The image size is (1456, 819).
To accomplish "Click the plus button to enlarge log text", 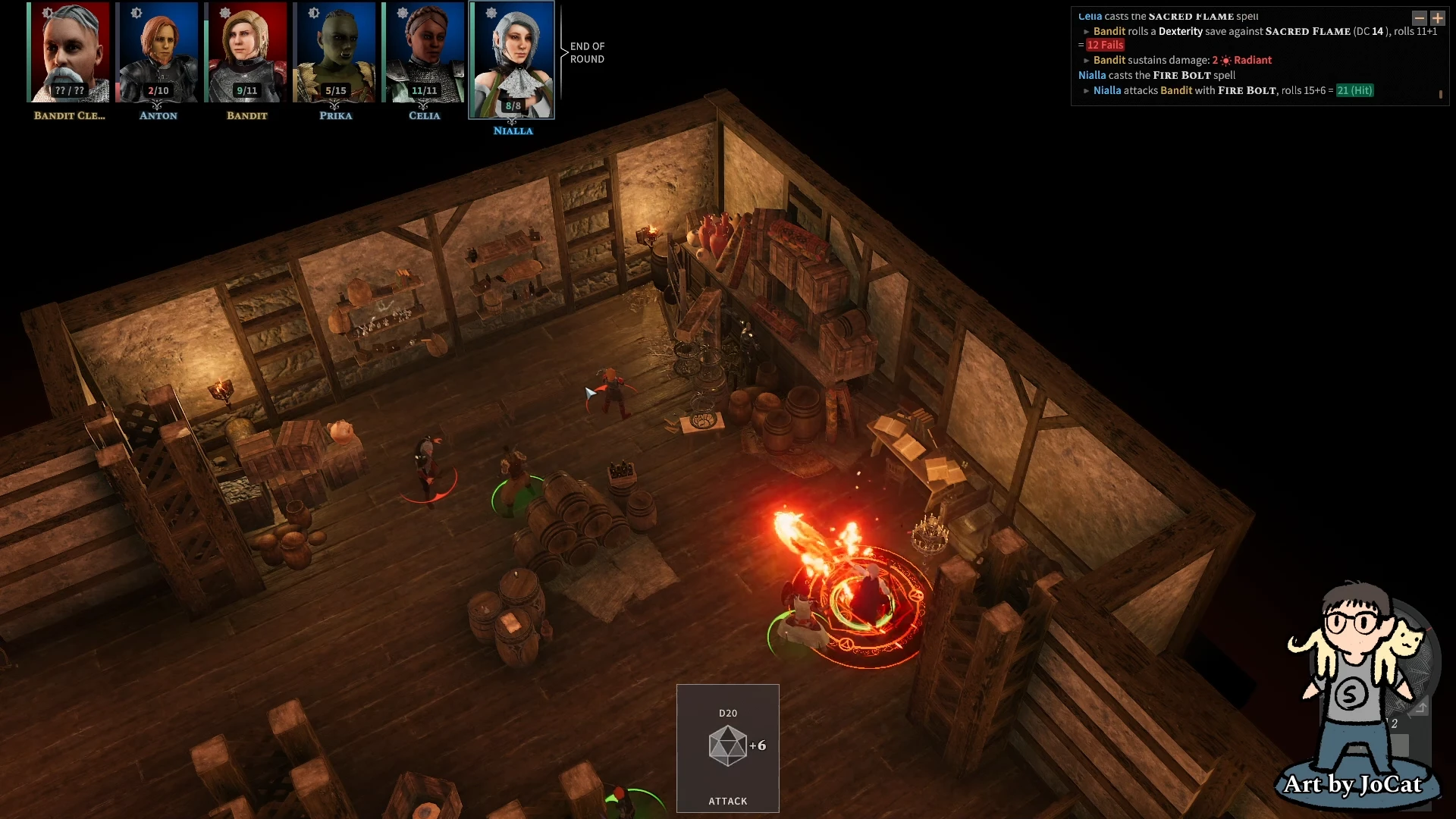I will click(x=1439, y=18).
